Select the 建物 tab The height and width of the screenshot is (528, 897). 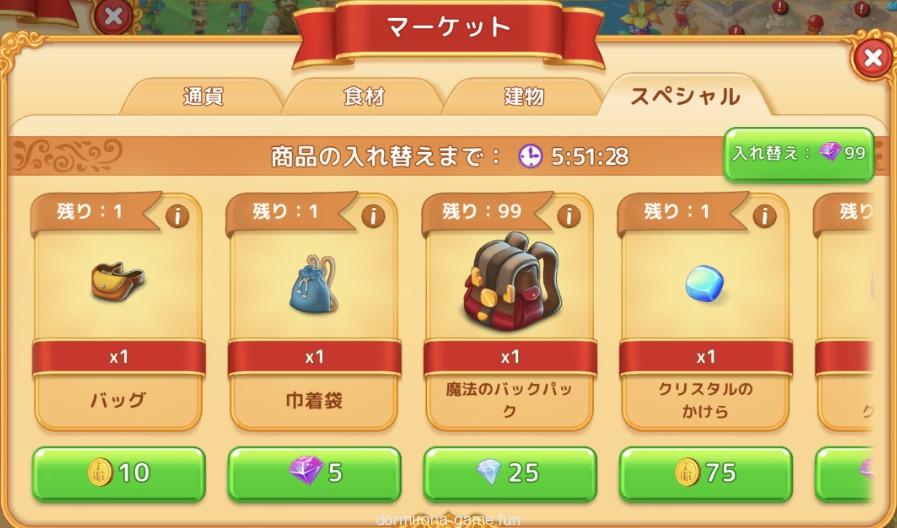click(523, 97)
